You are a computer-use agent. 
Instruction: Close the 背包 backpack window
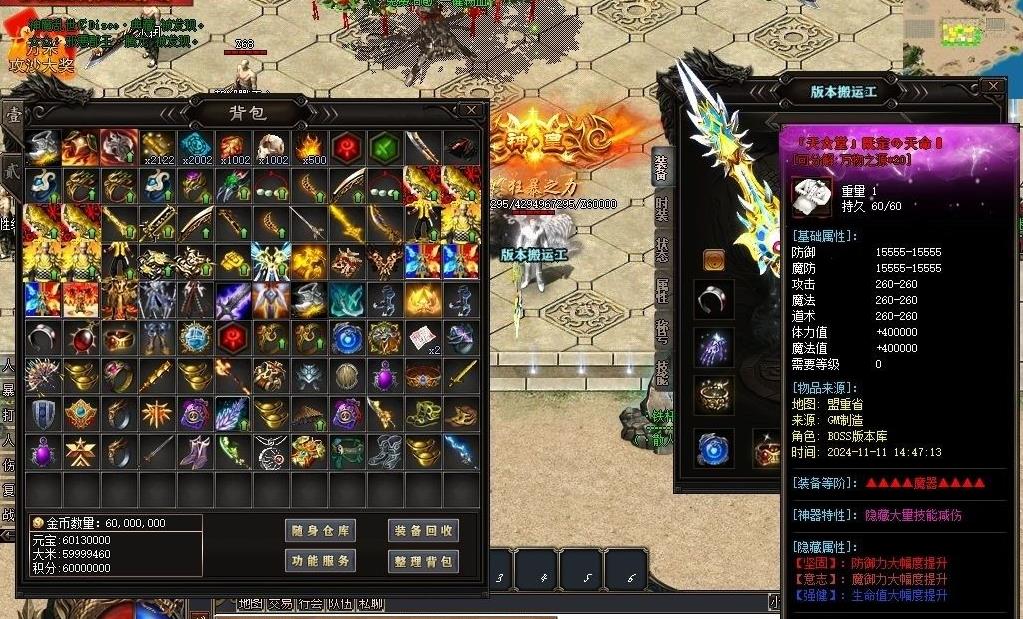471,109
